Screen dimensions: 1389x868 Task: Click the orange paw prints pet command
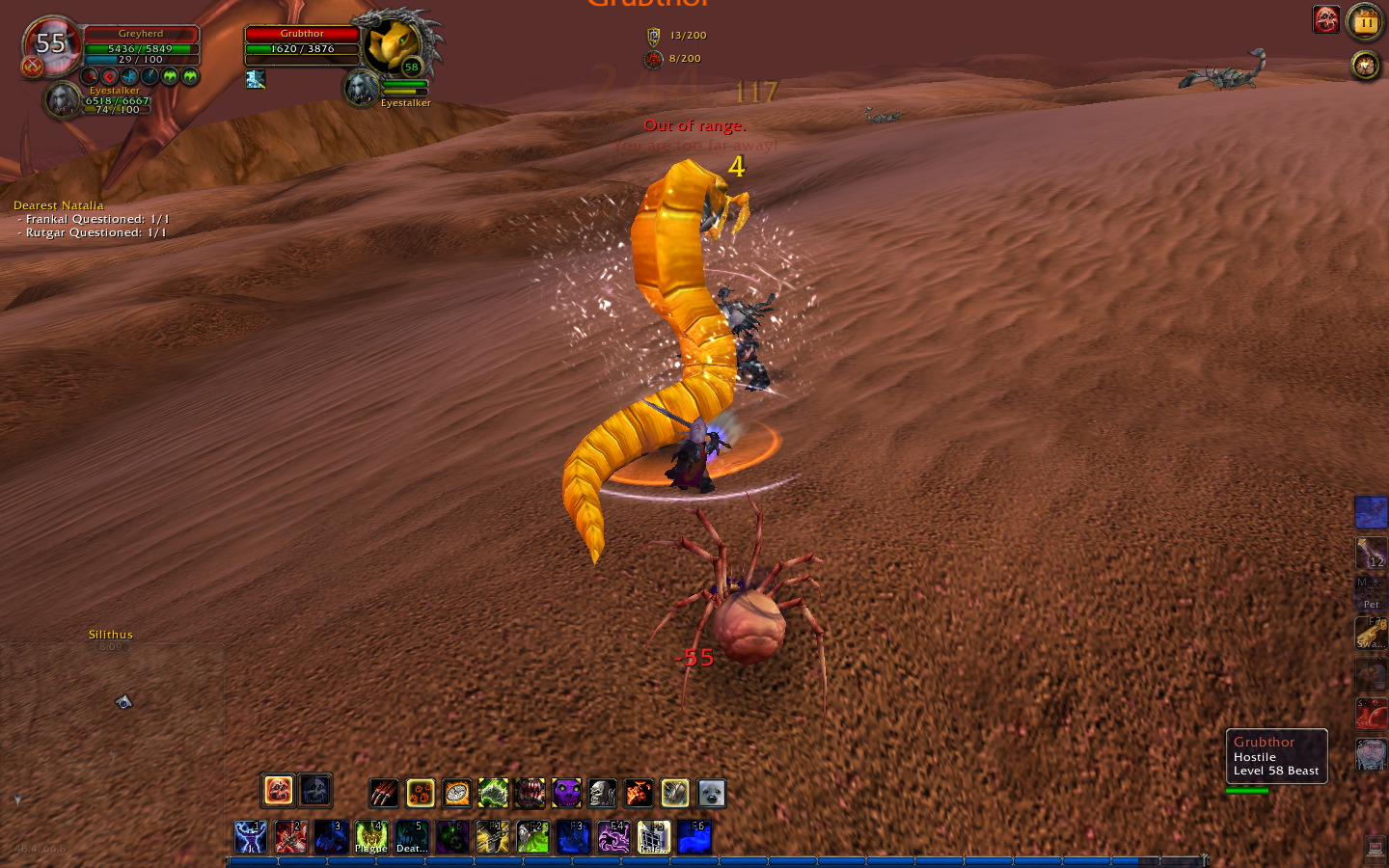(x=421, y=794)
